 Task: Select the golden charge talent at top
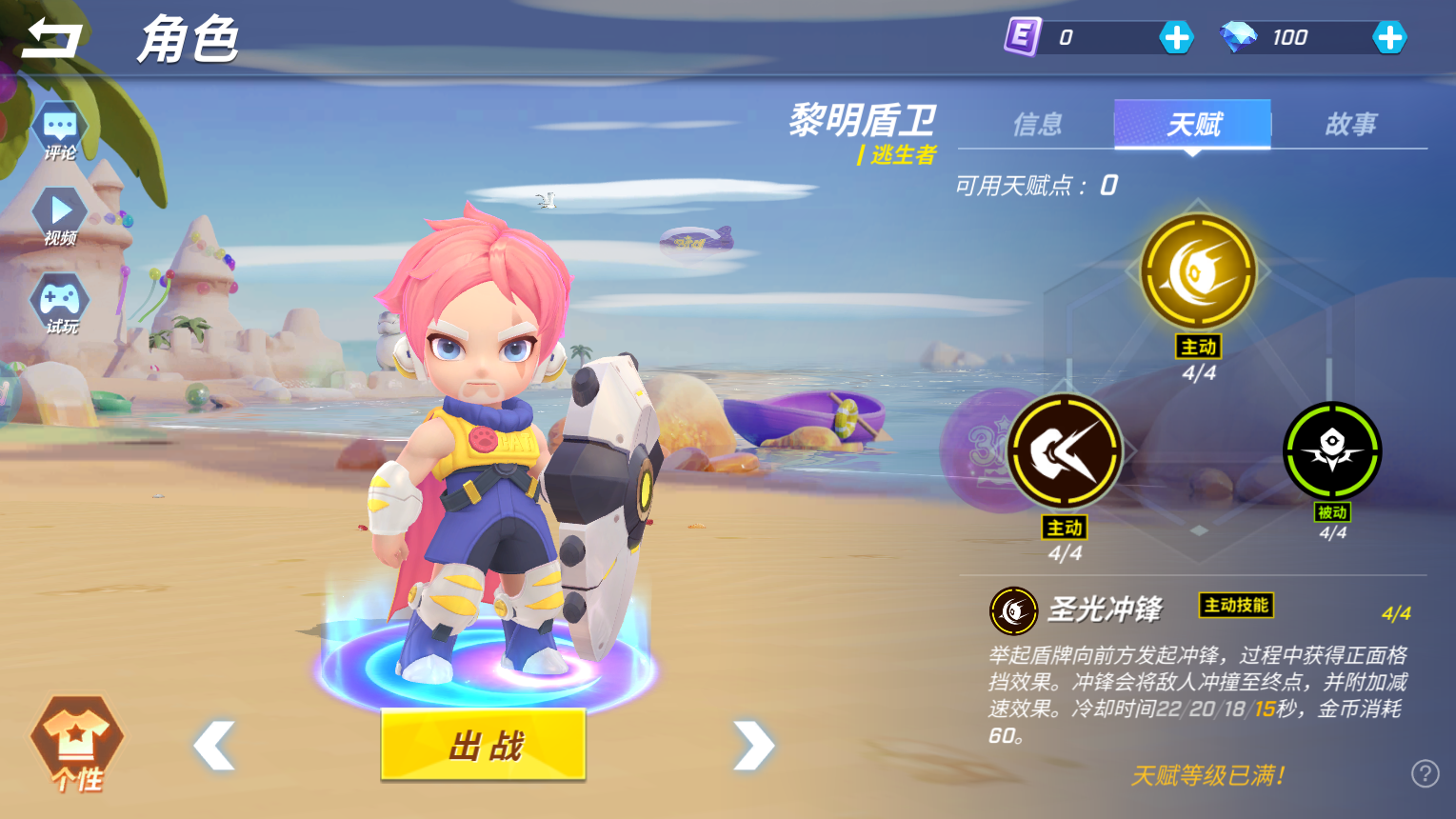tap(1198, 271)
